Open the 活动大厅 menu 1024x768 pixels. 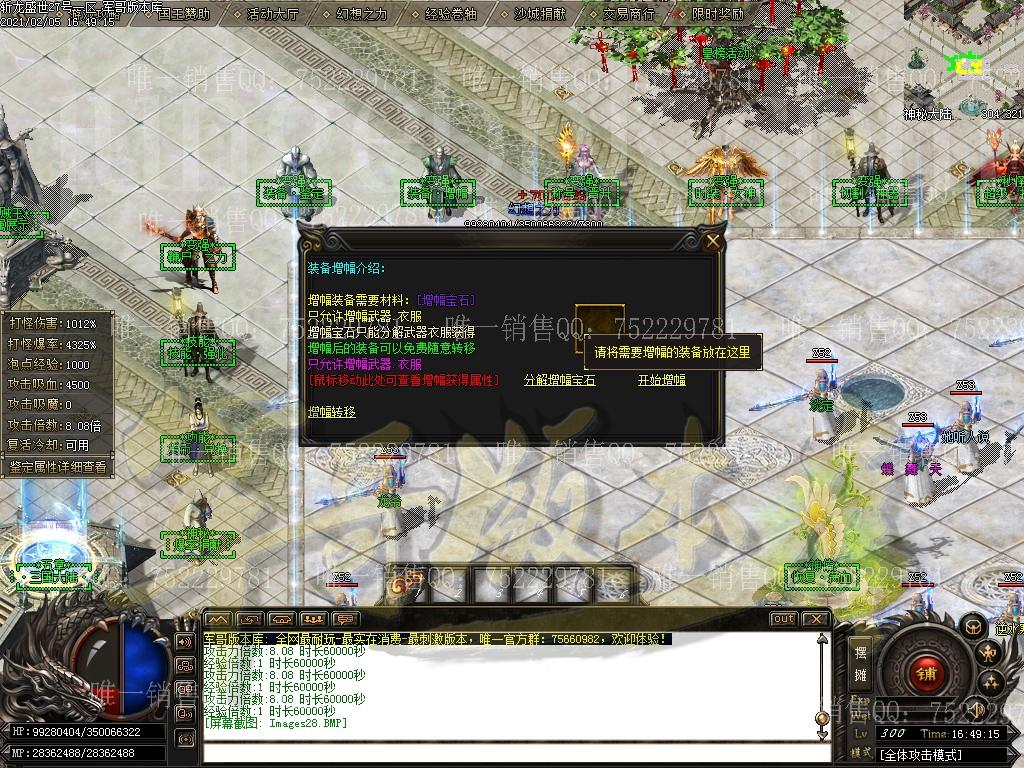coord(272,14)
